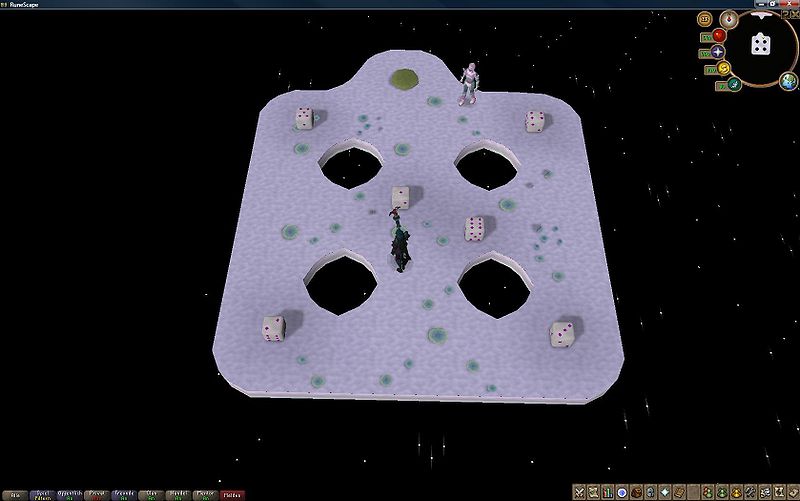Image resolution: width=800 pixels, height=501 pixels.
Task: Switch to the Game chat filter
Action: click(x=42, y=494)
